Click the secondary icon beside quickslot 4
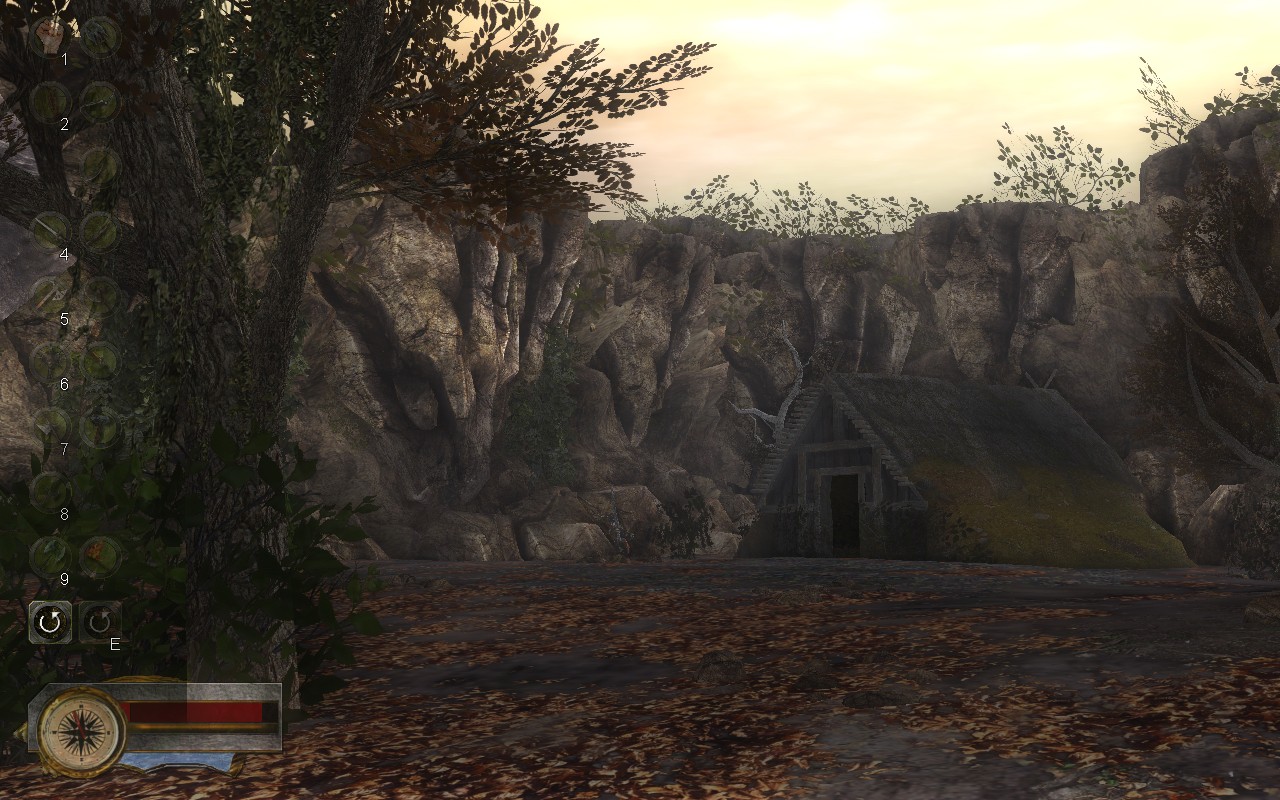 98,231
